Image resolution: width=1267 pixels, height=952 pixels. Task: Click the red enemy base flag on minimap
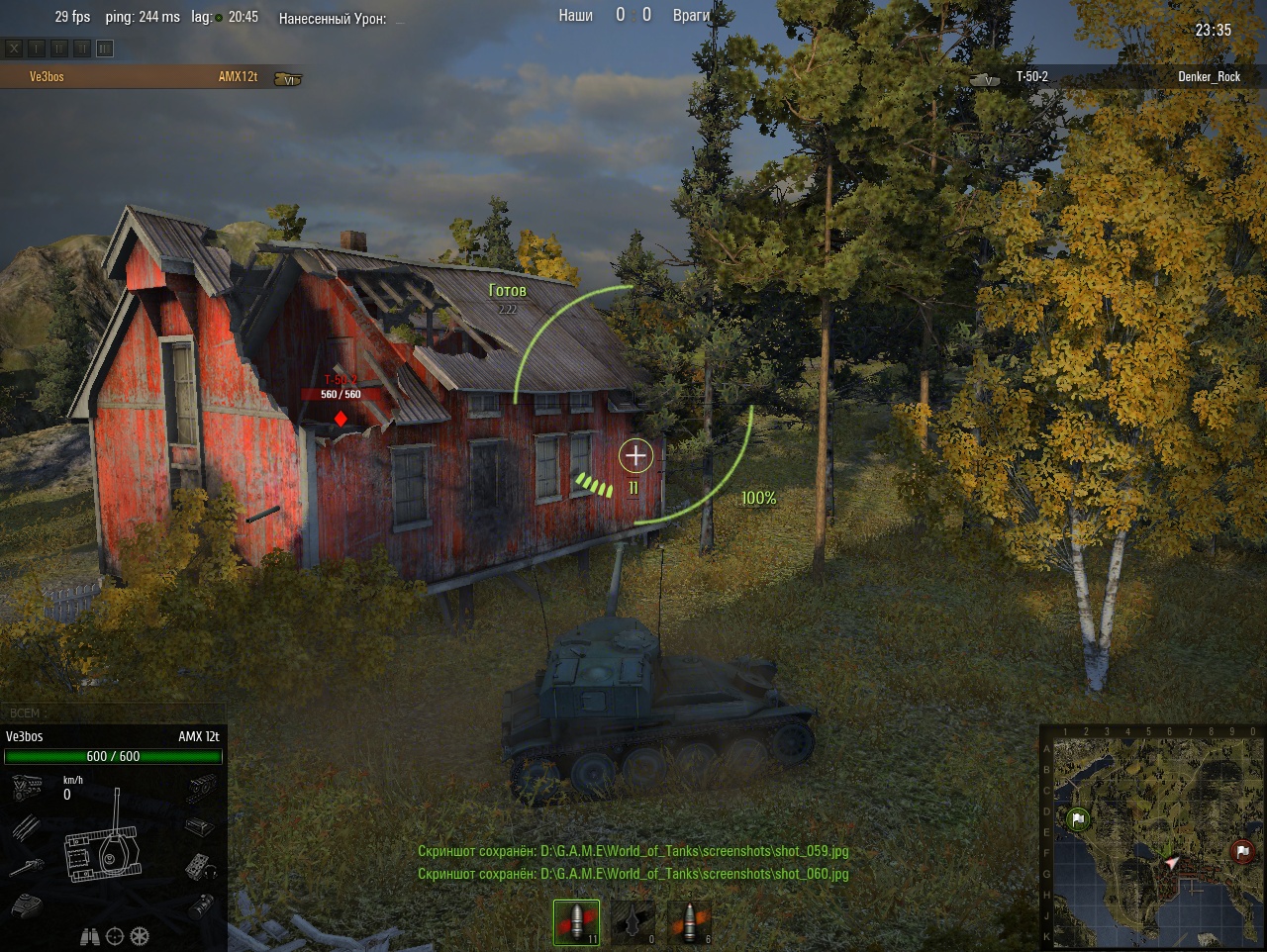[x=1242, y=851]
